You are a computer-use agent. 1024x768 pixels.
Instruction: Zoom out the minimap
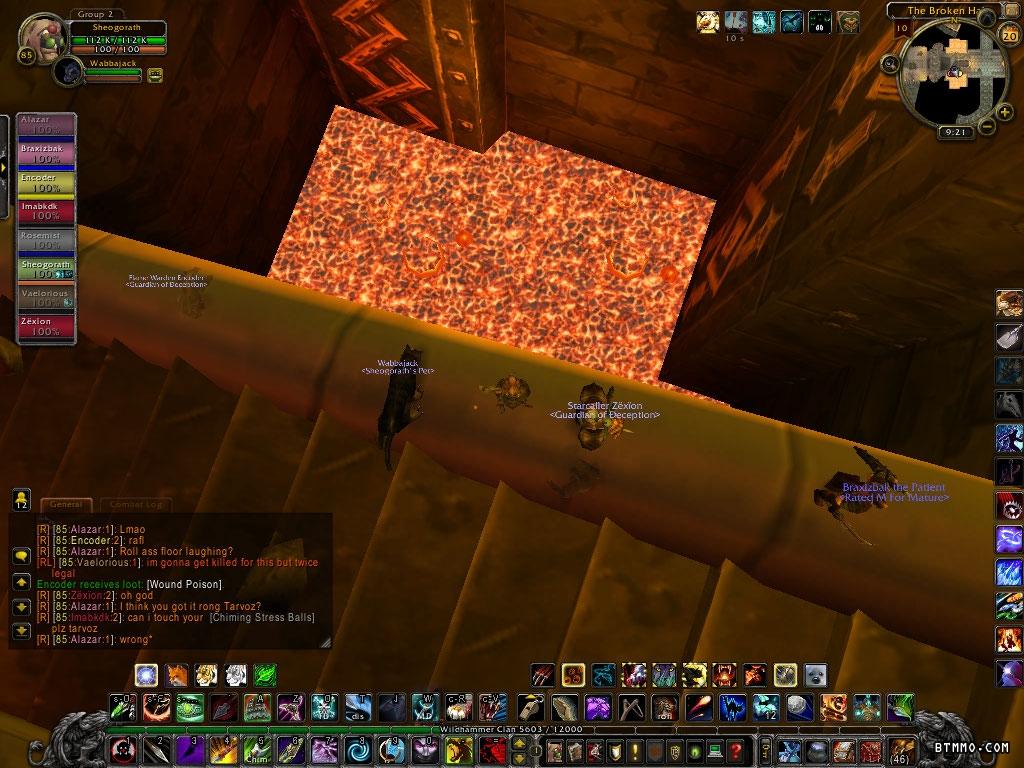[988, 126]
